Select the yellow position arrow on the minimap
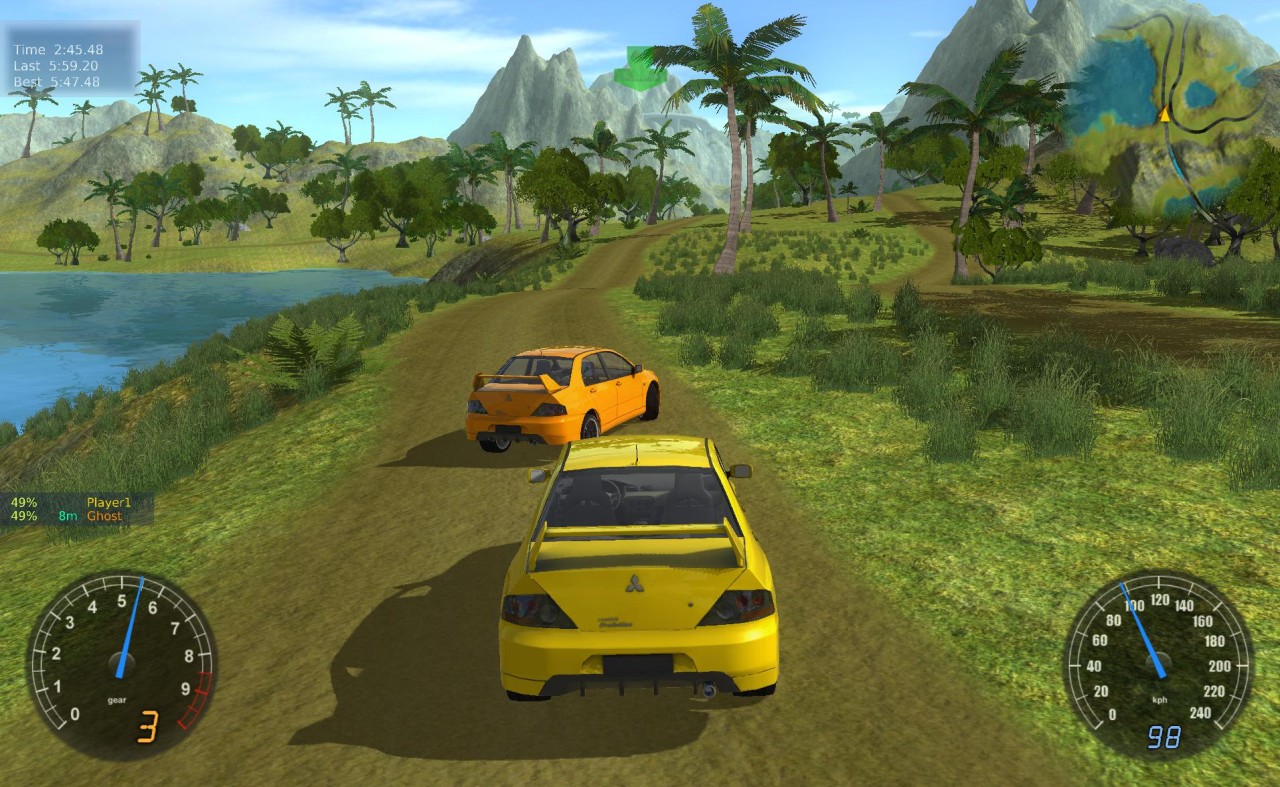This screenshot has width=1280, height=787. tap(1164, 115)
